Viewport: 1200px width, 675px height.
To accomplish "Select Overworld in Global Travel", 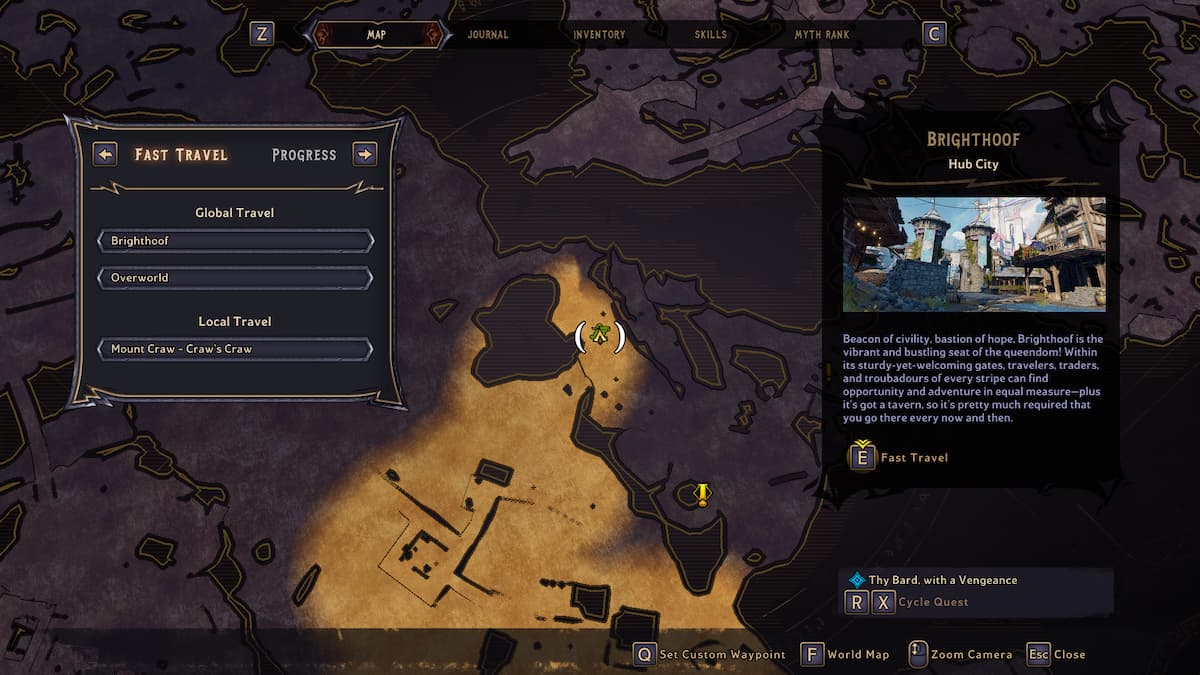I will (235, 277).
